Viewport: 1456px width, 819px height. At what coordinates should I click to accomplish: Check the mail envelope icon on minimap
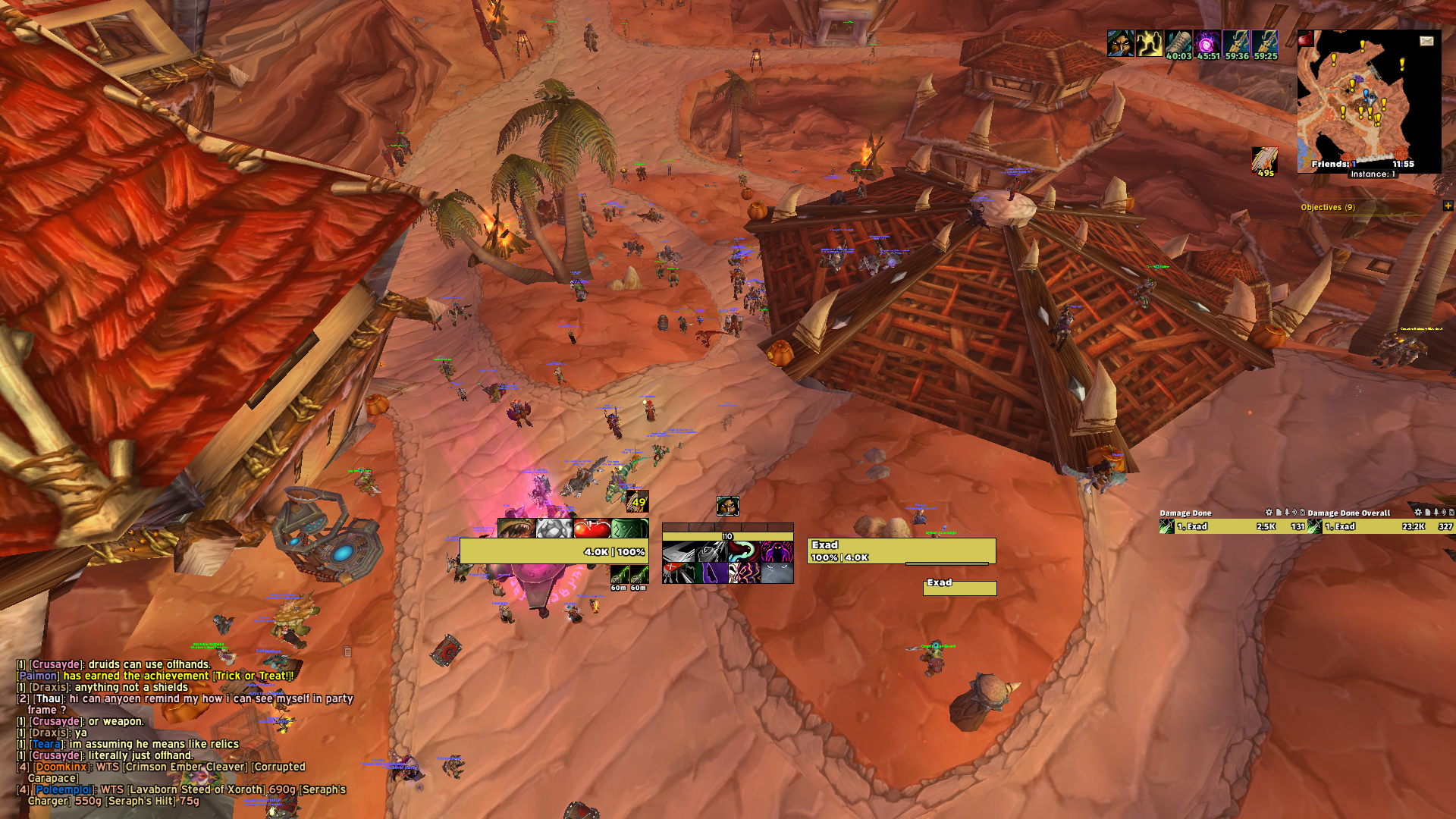pyautogui.click(x=1426, y=41)
